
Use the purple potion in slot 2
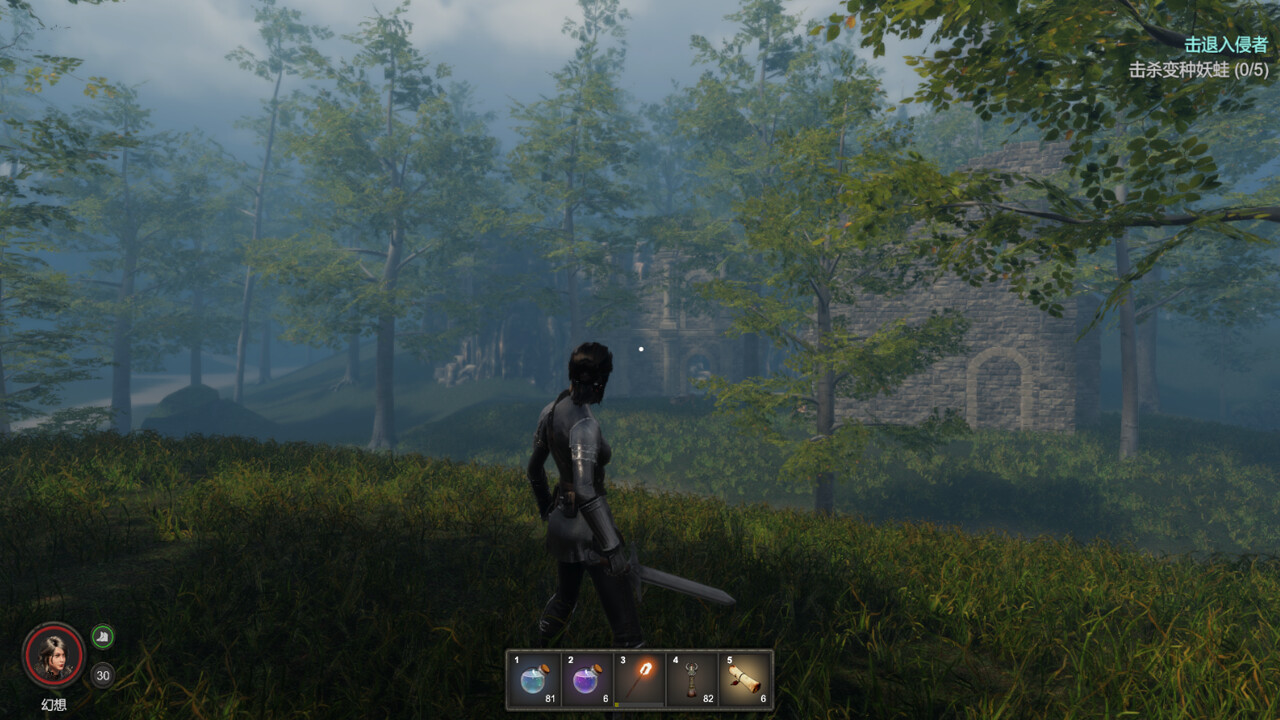587,680
